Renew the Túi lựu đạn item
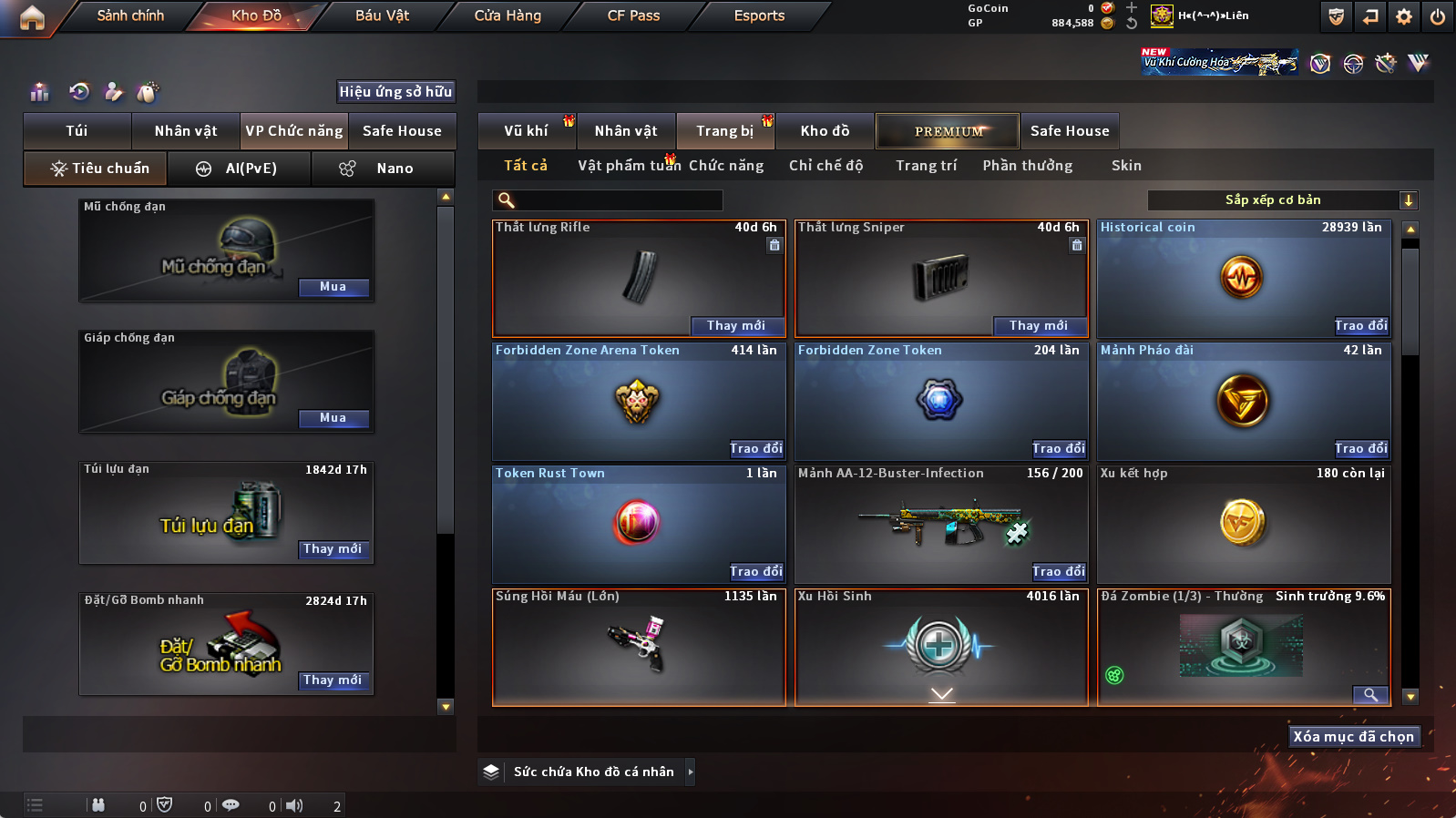 coord(333,549)
